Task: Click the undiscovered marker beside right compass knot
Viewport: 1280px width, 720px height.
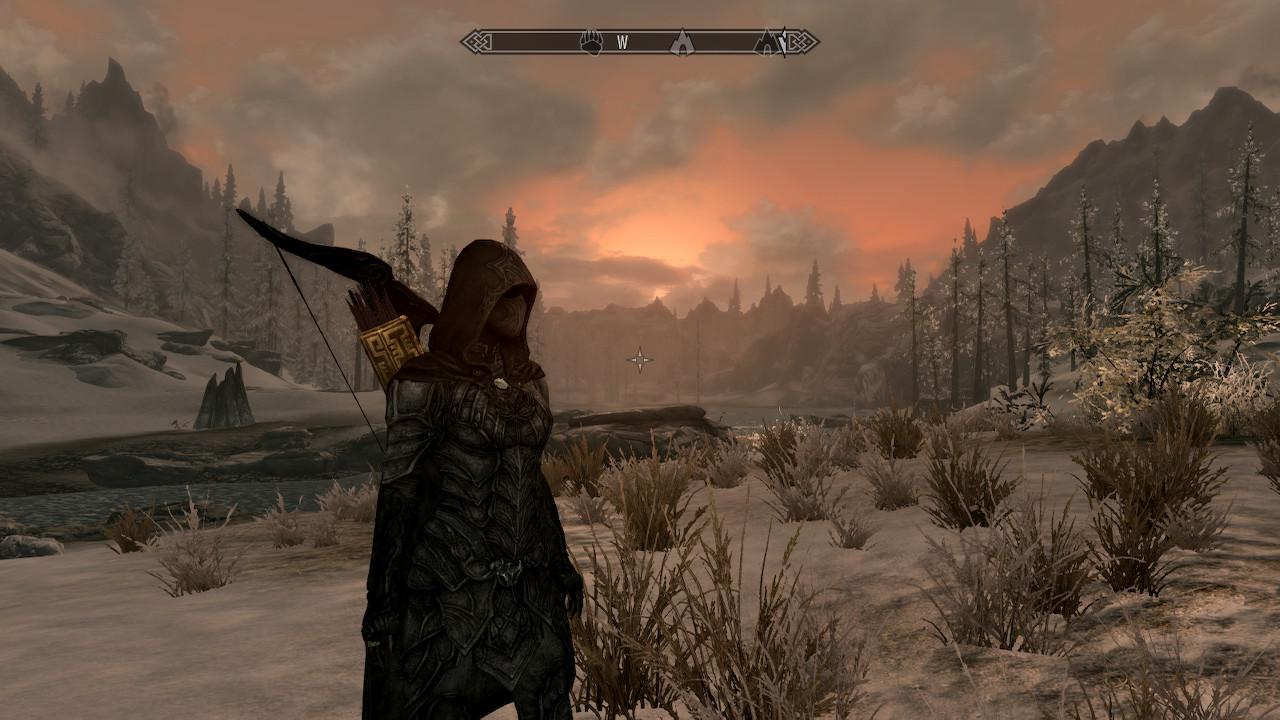Action: coord(782,42)
